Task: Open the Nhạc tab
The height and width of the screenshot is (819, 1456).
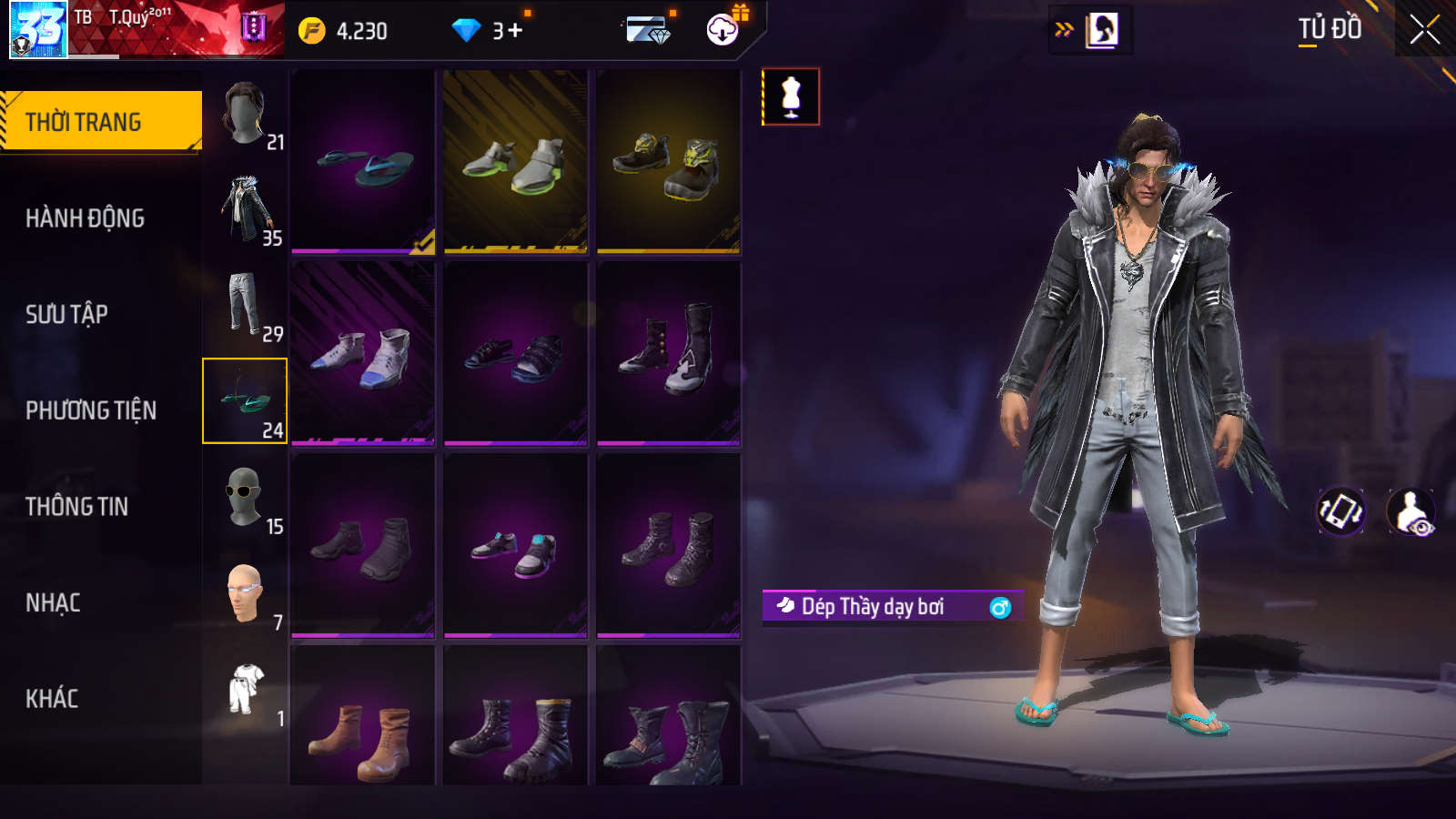Action: click(x=53, y=602)
